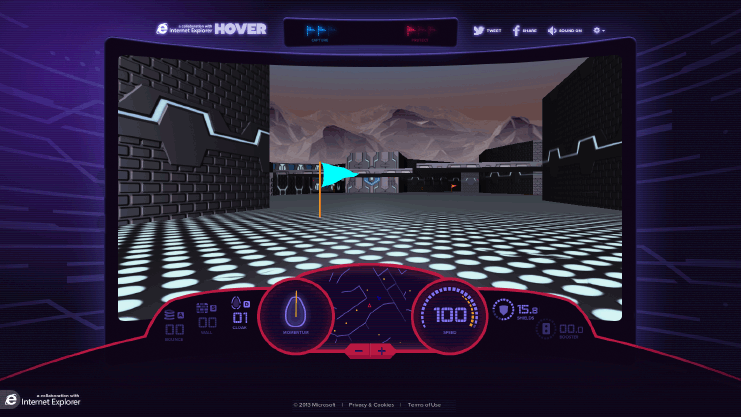This screenshot has width=741, height=417.
Task: Activate the Cloak power-up icon
Action: [x=239, y=308]
